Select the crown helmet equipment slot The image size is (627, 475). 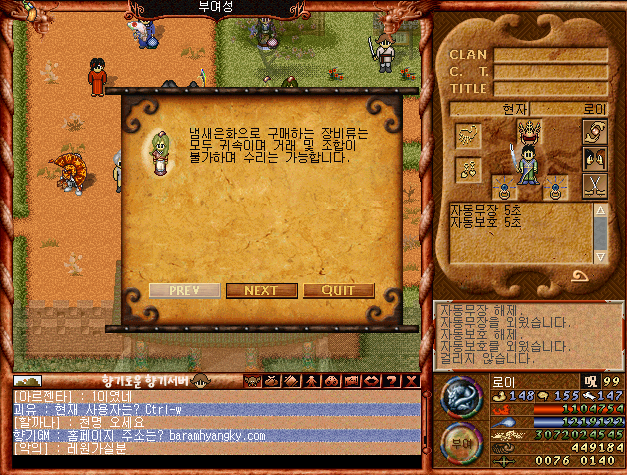(530, 130)
